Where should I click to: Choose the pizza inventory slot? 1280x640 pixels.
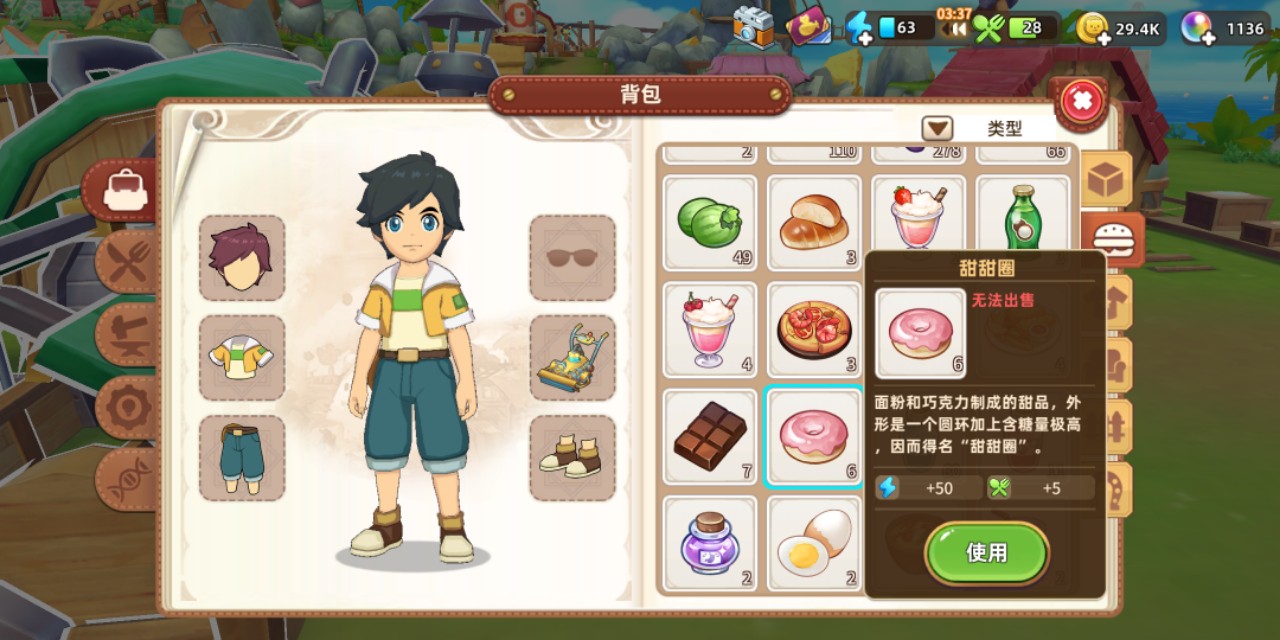[814, 329]
